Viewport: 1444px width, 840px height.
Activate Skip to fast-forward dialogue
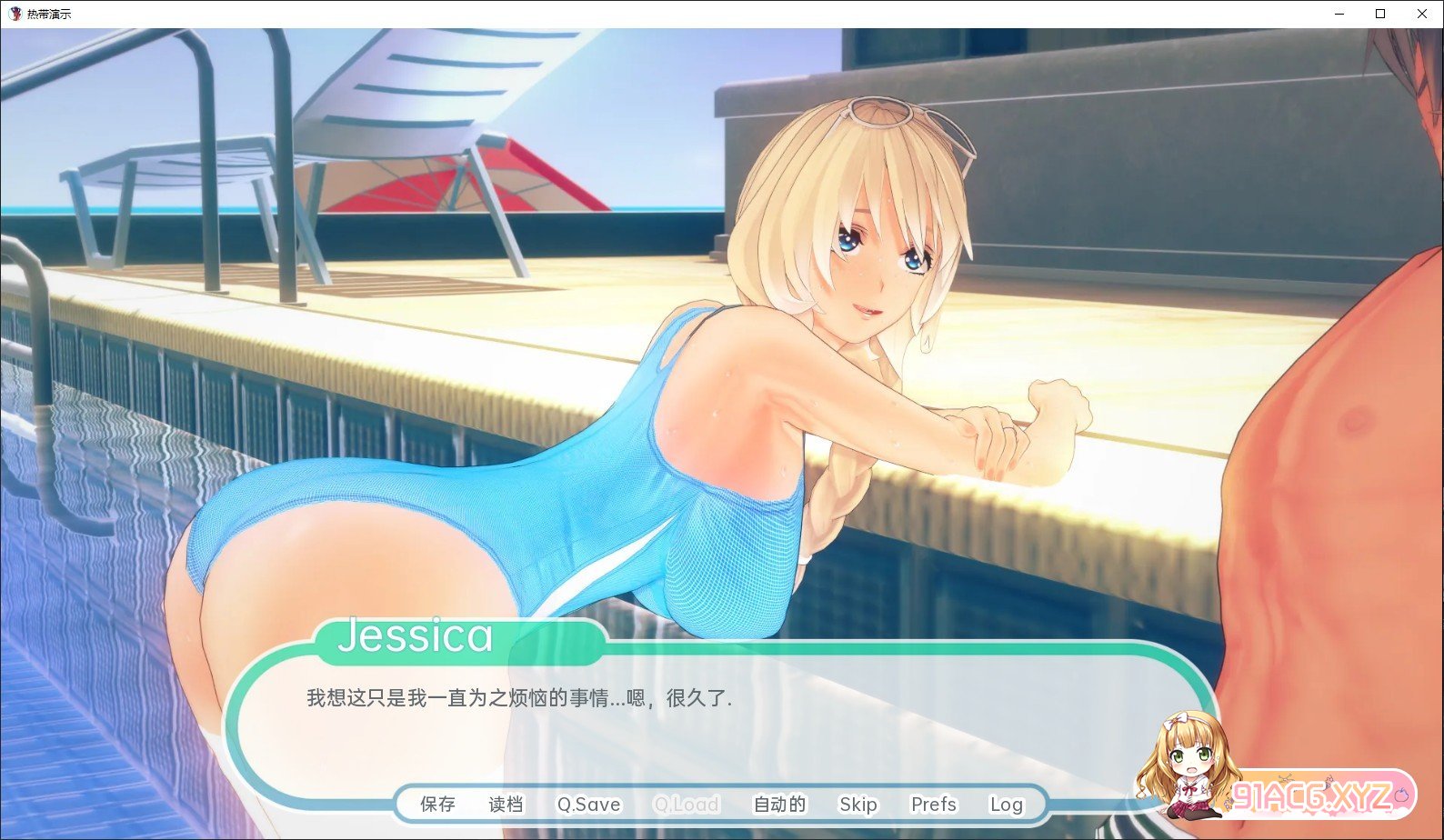(857, 805)
